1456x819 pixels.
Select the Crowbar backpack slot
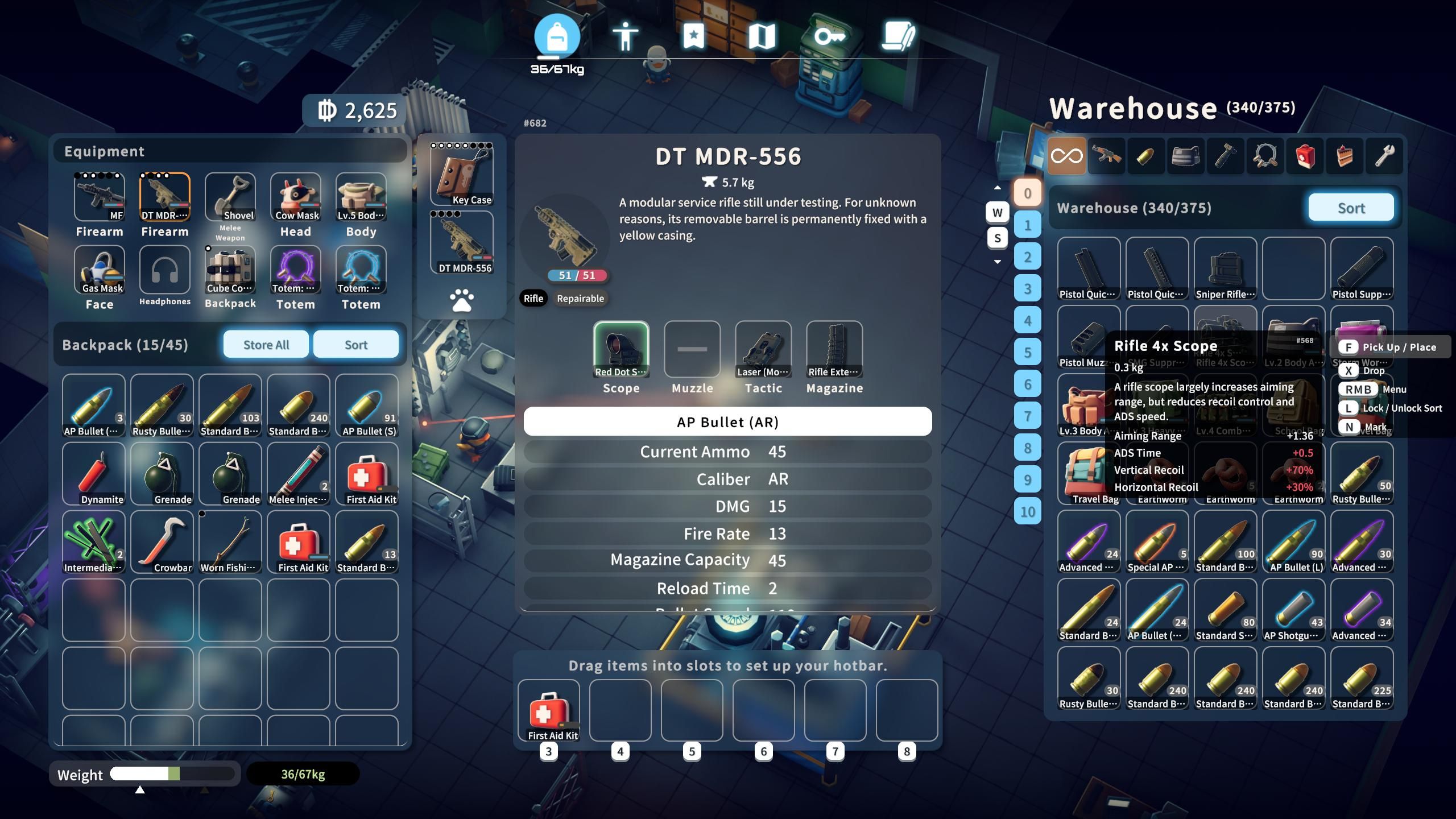tap(162, 542)
